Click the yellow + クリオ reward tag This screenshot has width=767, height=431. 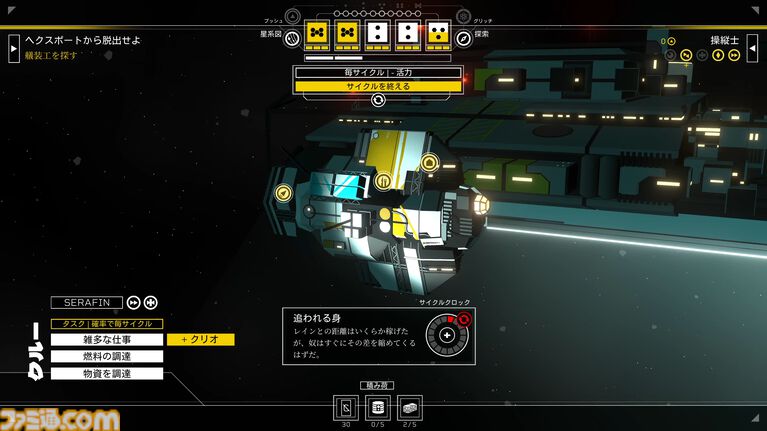pyautogui.click(x=201, y=340)
